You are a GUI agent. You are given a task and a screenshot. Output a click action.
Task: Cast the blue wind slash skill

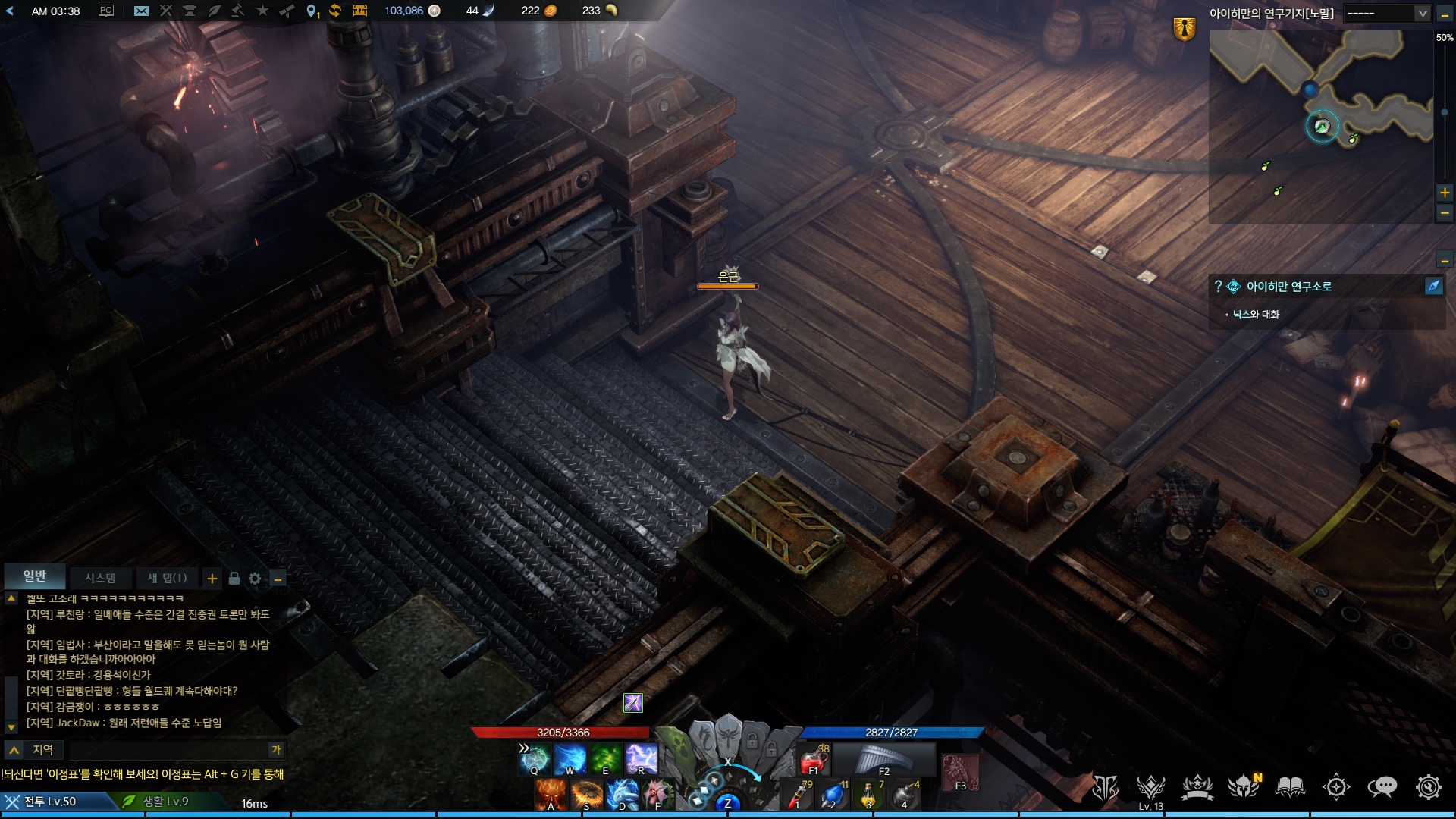[570, 758]
